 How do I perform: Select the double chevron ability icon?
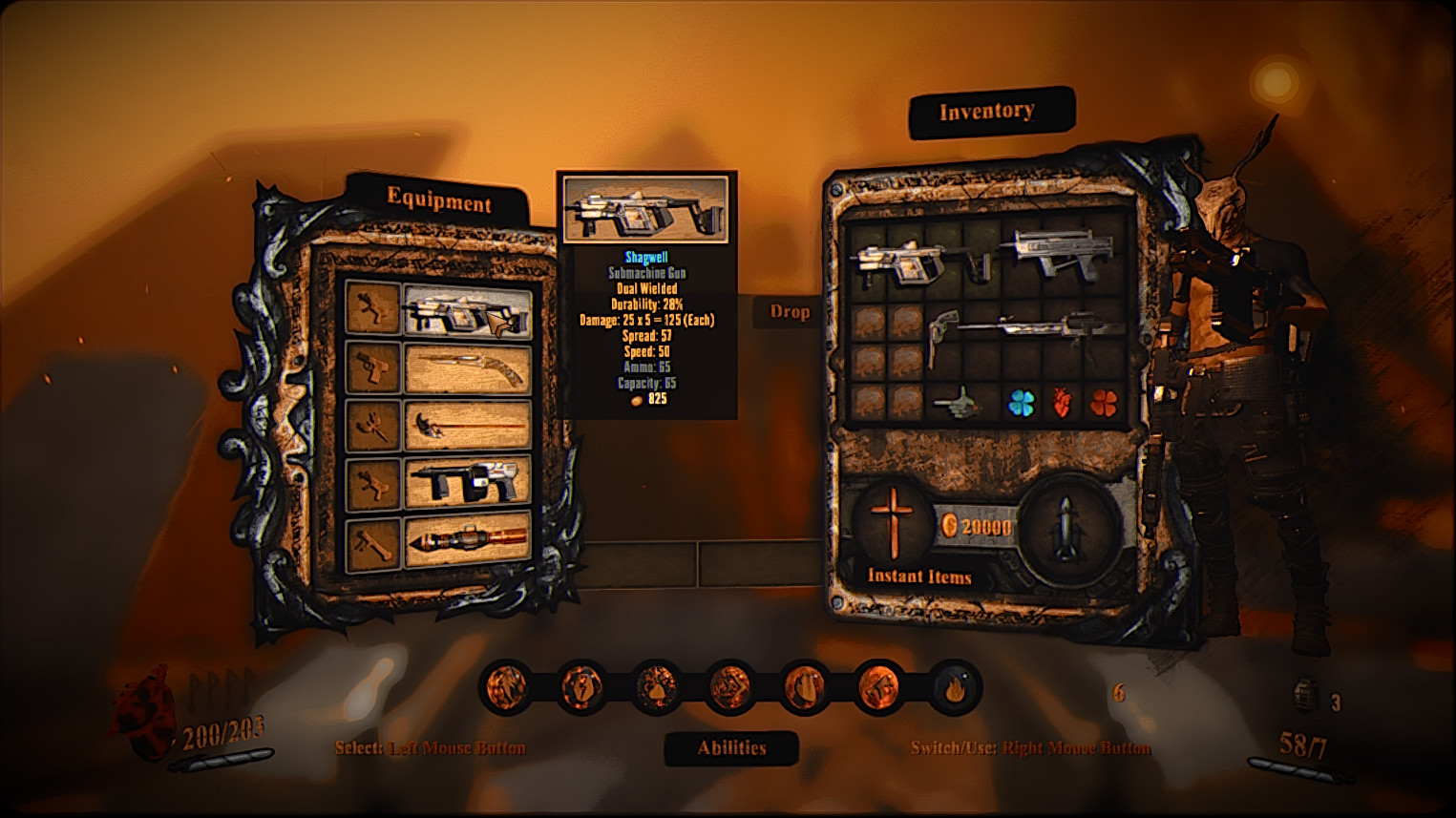(730, 687)
